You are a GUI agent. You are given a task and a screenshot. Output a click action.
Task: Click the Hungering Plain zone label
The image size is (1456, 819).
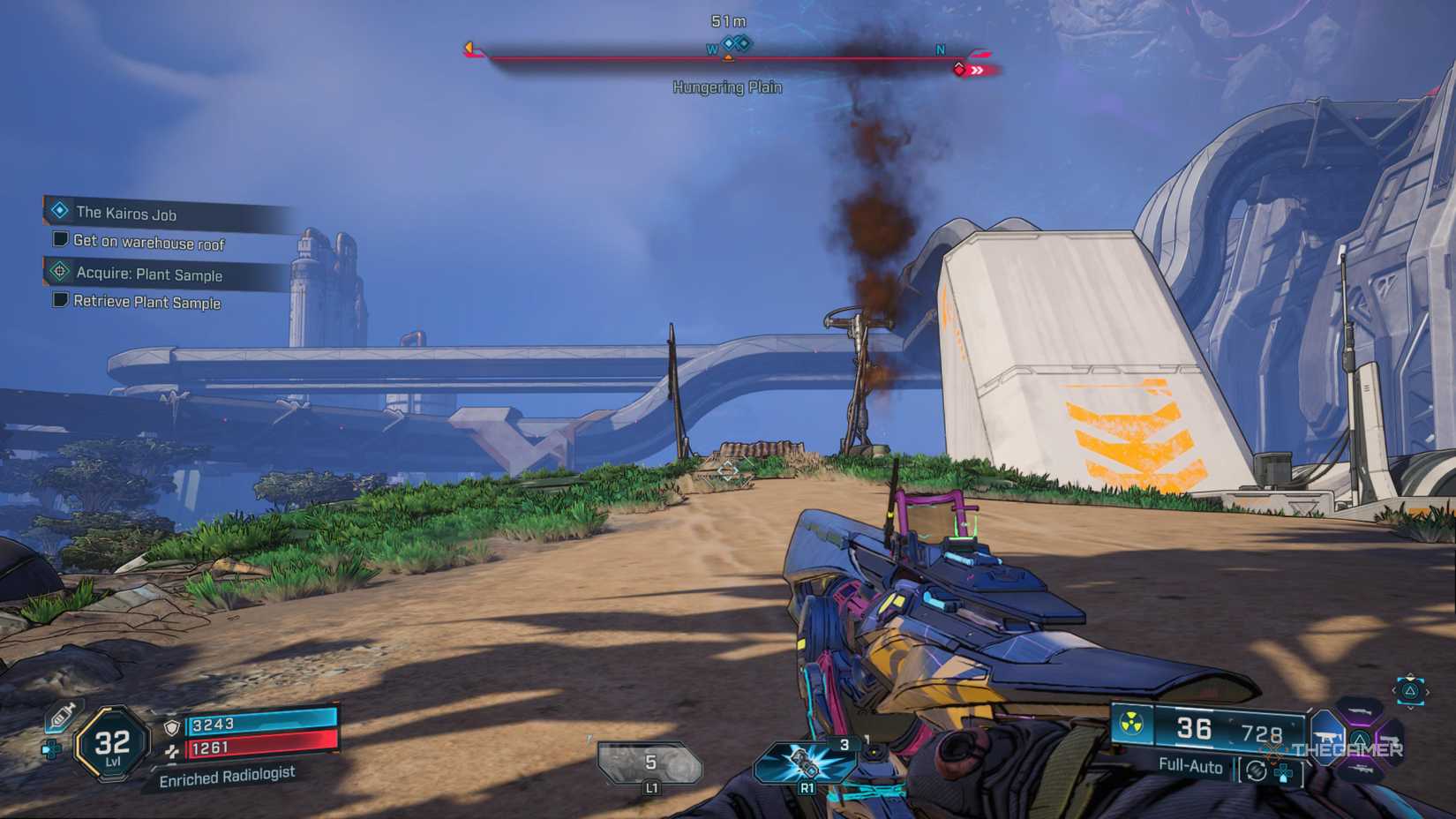point(727,86)
